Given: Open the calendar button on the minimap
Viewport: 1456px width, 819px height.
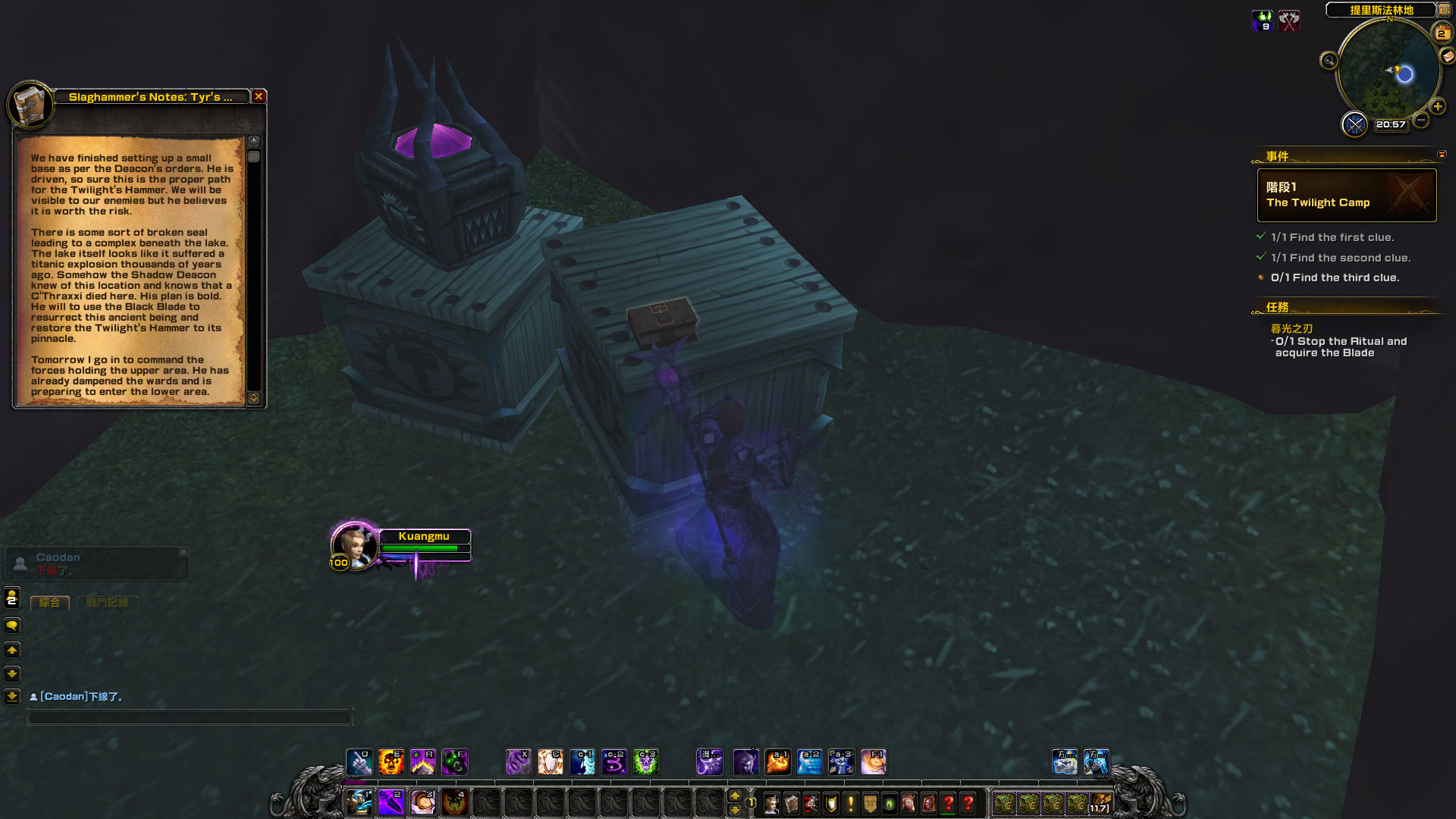Looking at the screenshot, I should click(x=1441, y=33).
